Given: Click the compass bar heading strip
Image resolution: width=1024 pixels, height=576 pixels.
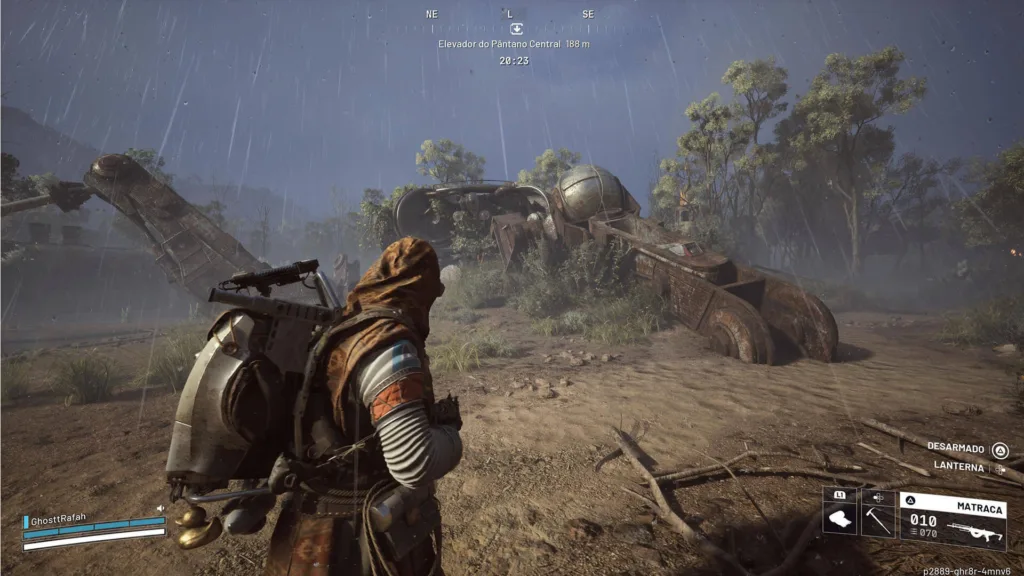Looking at the screenshot, I should point(510,14).
